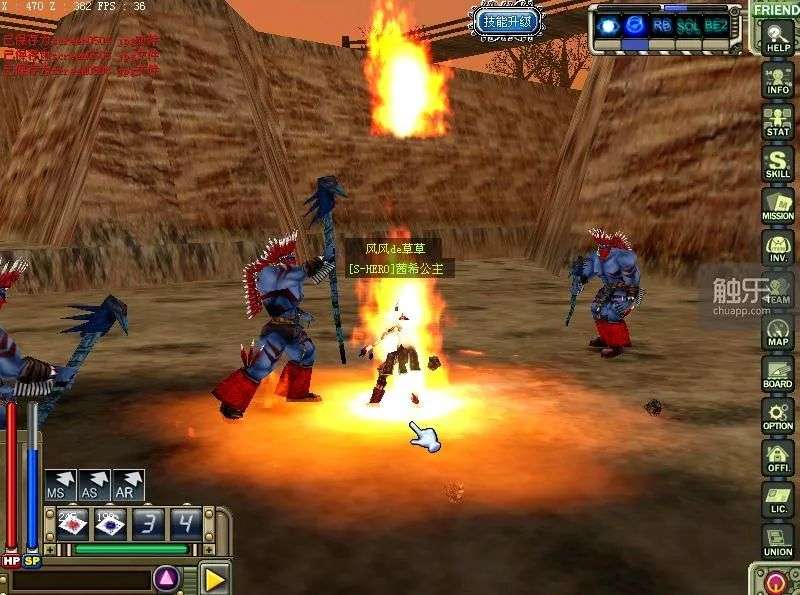Click the blue skill upgrade button at top
800x595 pixels.
[x=508, y=21]
